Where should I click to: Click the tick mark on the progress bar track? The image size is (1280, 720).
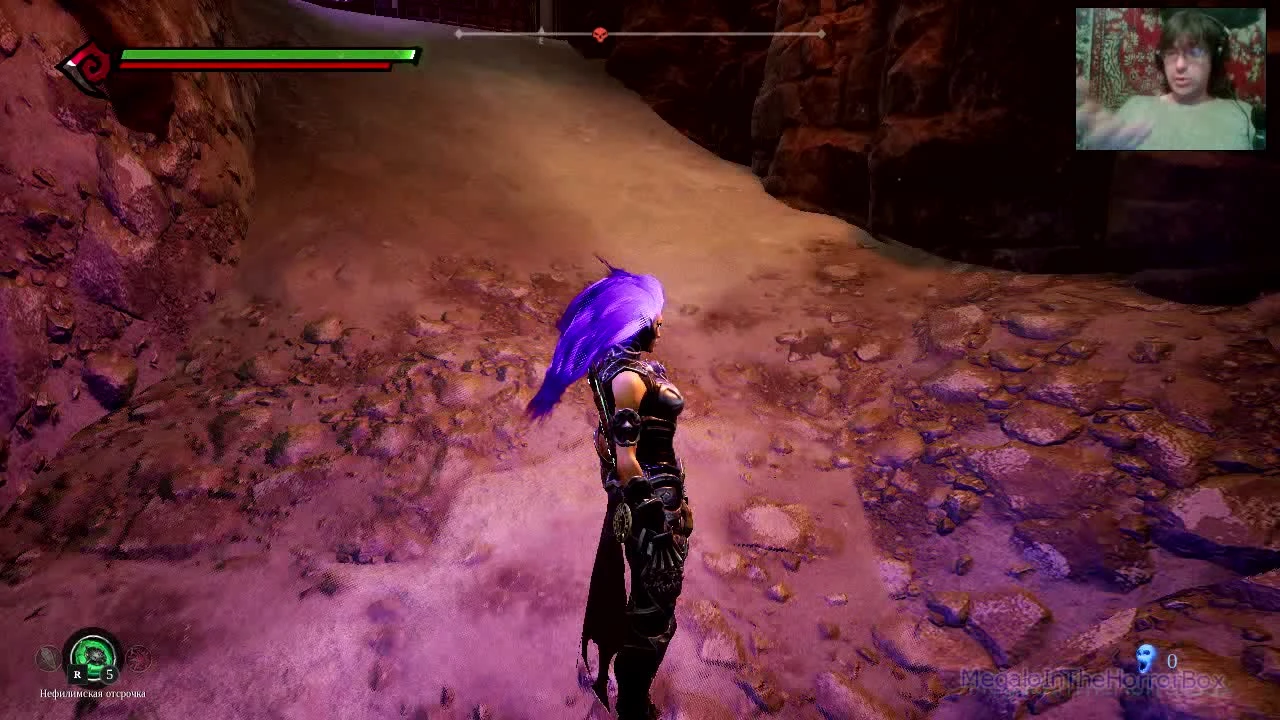[541, 33]
